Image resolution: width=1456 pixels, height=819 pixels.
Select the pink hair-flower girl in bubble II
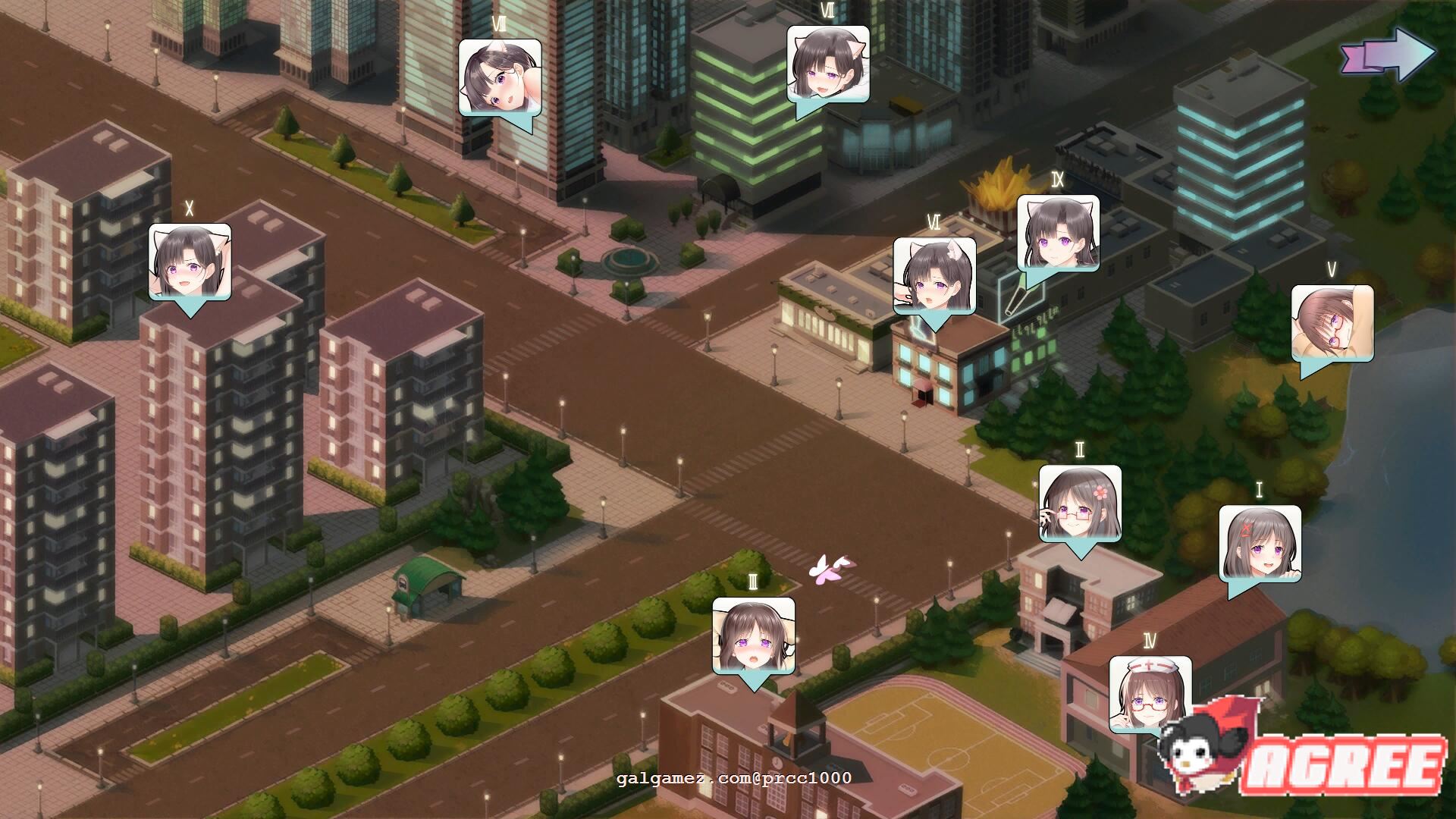pyautogui.click(x=1080, y=500)
